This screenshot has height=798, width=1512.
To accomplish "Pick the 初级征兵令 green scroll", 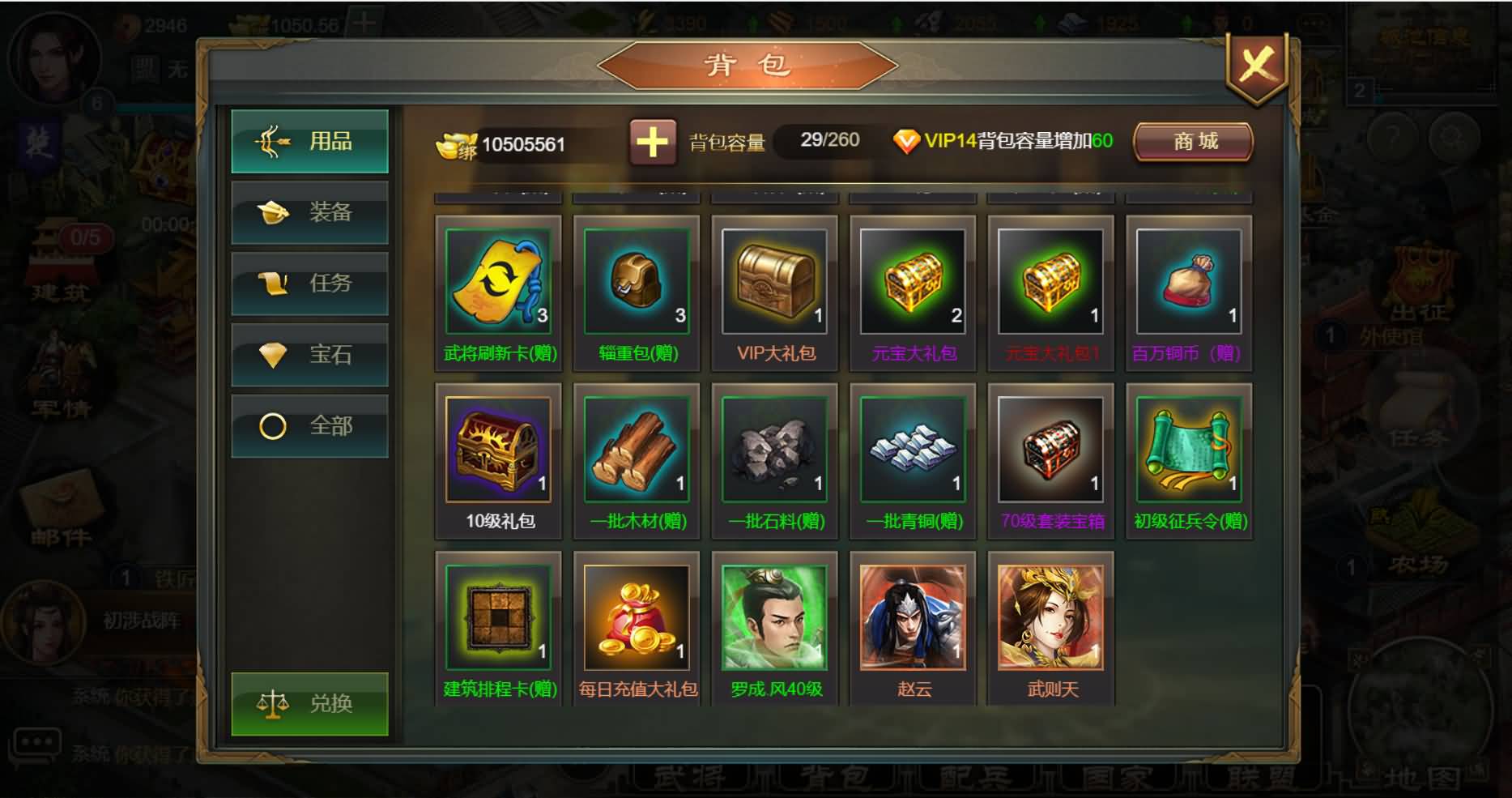I will tap(1188, 450).
